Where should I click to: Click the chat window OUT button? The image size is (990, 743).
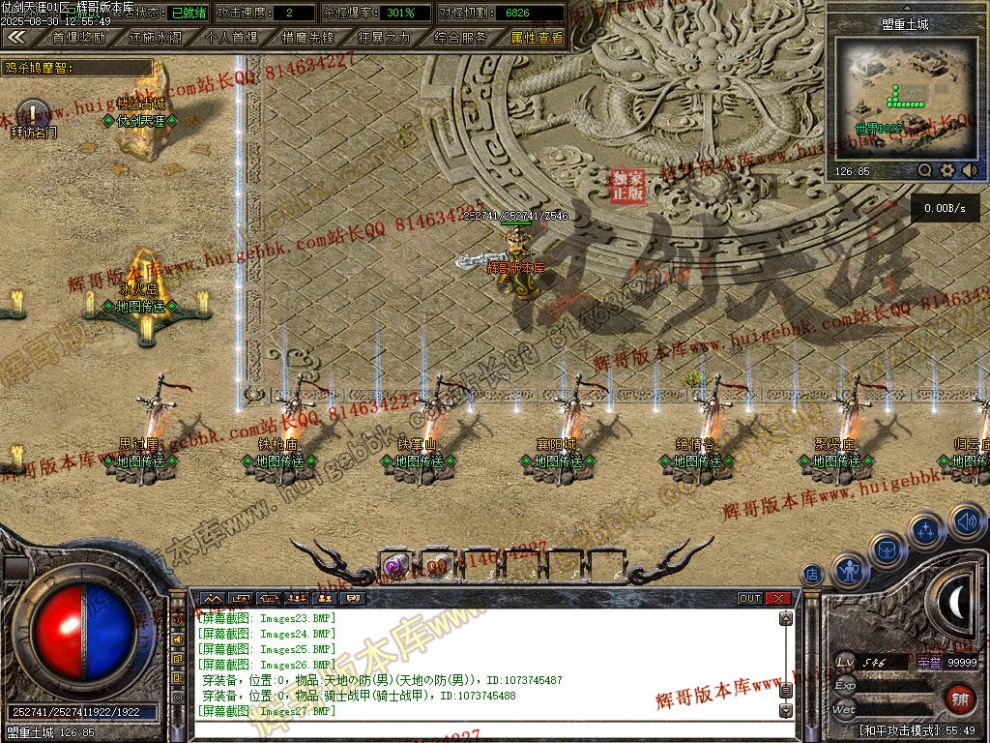tap(751, 598)
